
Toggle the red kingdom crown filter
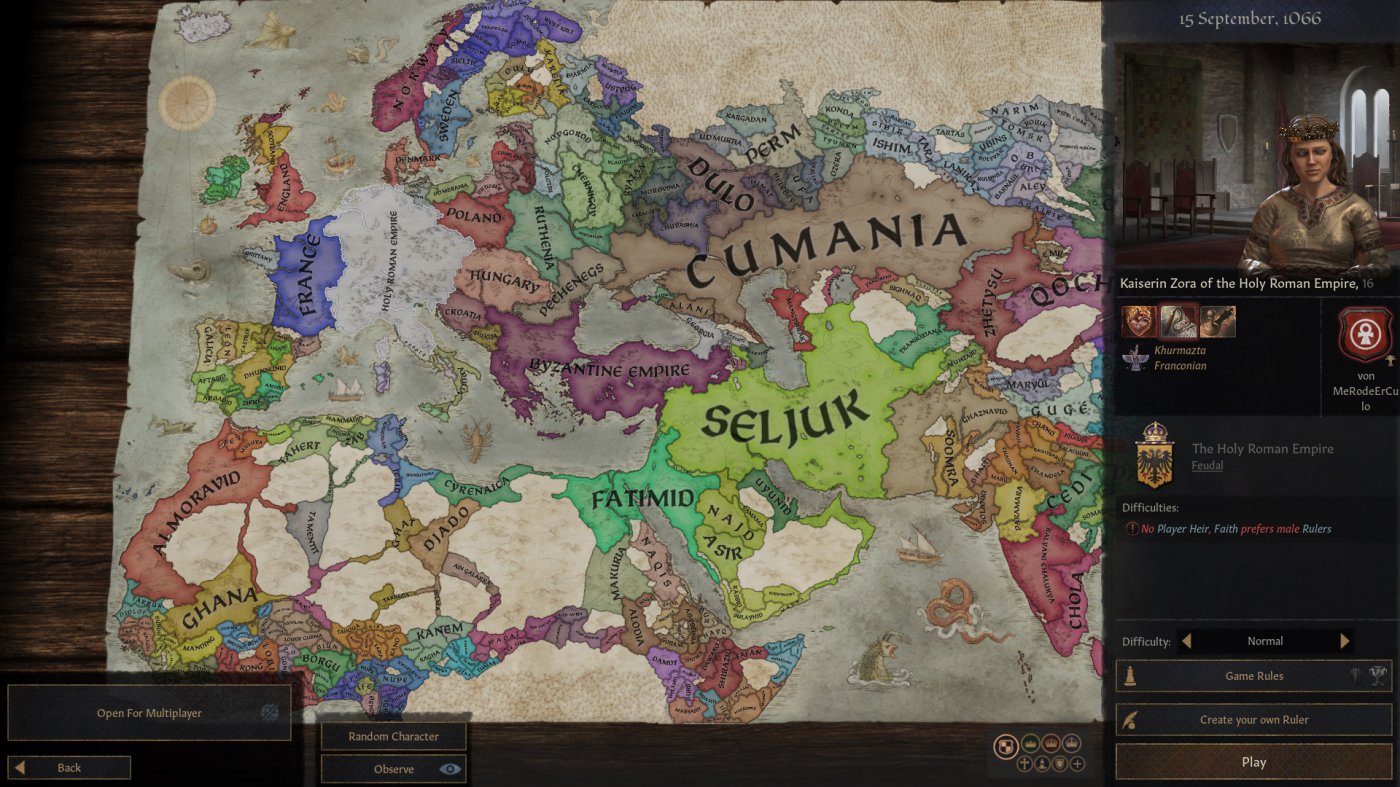[1050, 744]
